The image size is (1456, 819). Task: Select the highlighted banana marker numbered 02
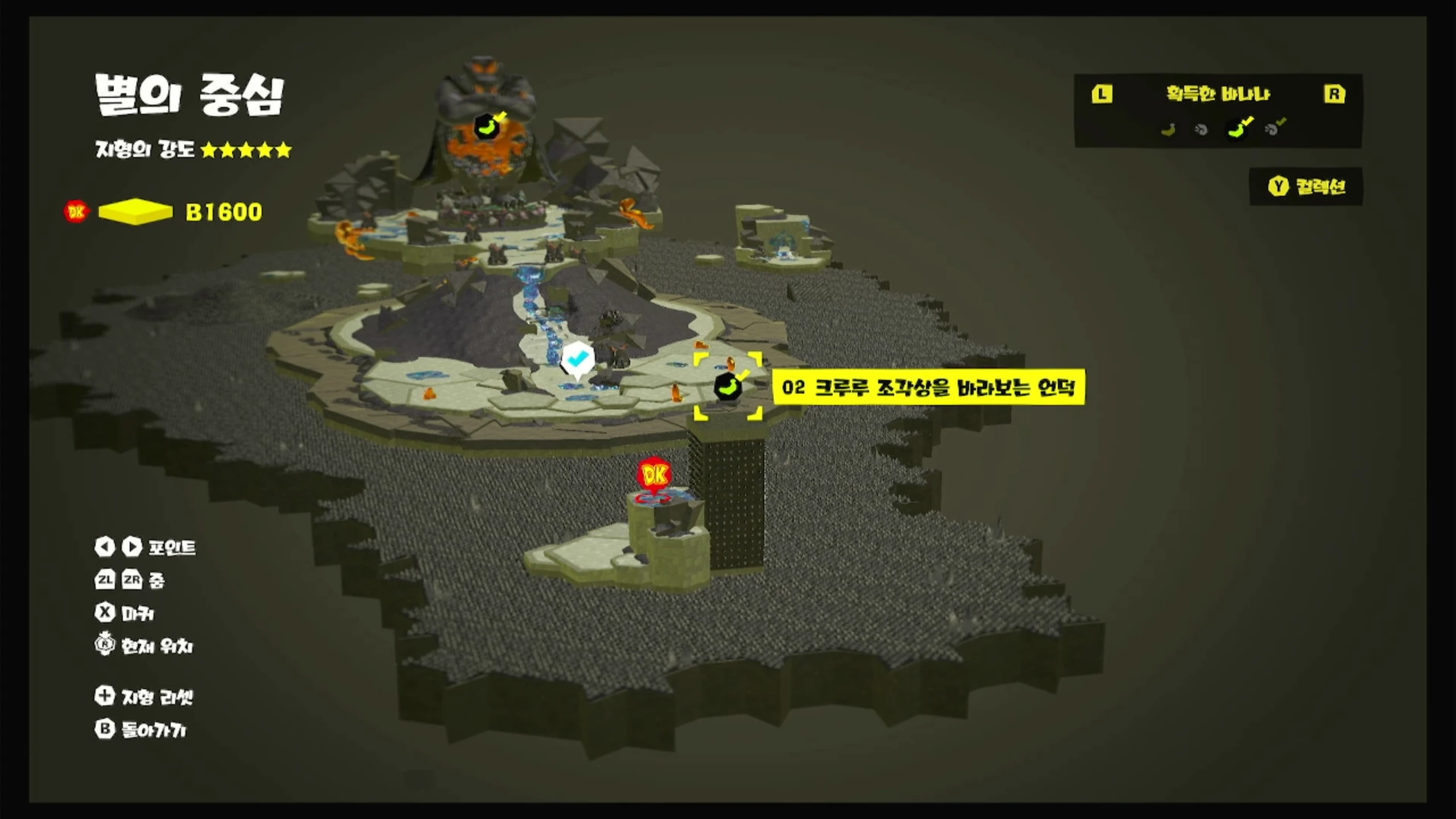[x=728, y=387]
